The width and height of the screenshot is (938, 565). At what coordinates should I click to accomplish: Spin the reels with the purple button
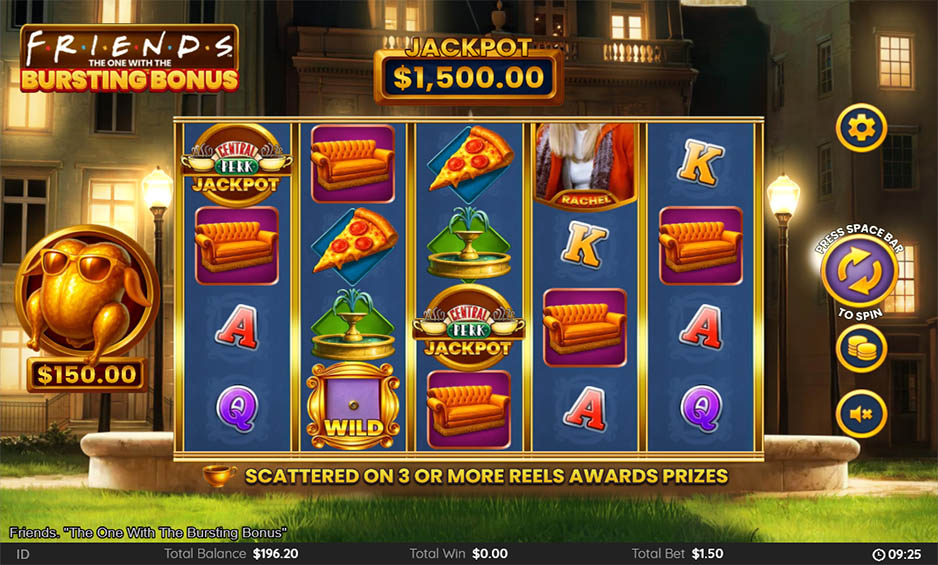tap(859, 272)
